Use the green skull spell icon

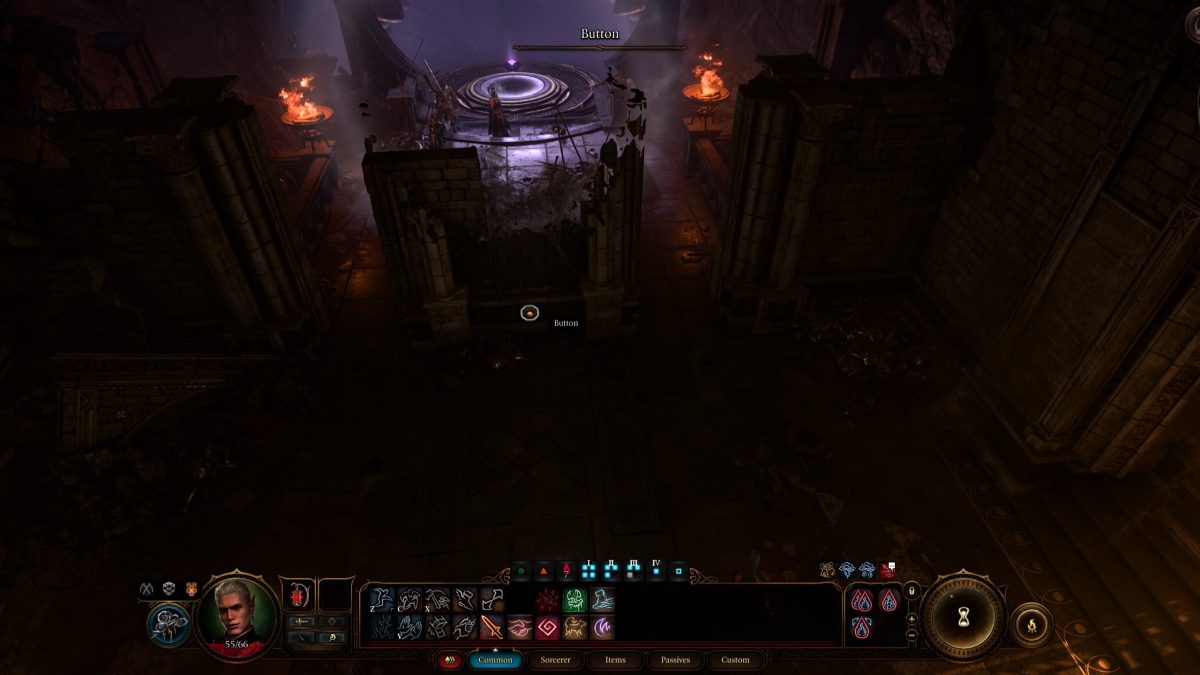(x=575, y=600)
